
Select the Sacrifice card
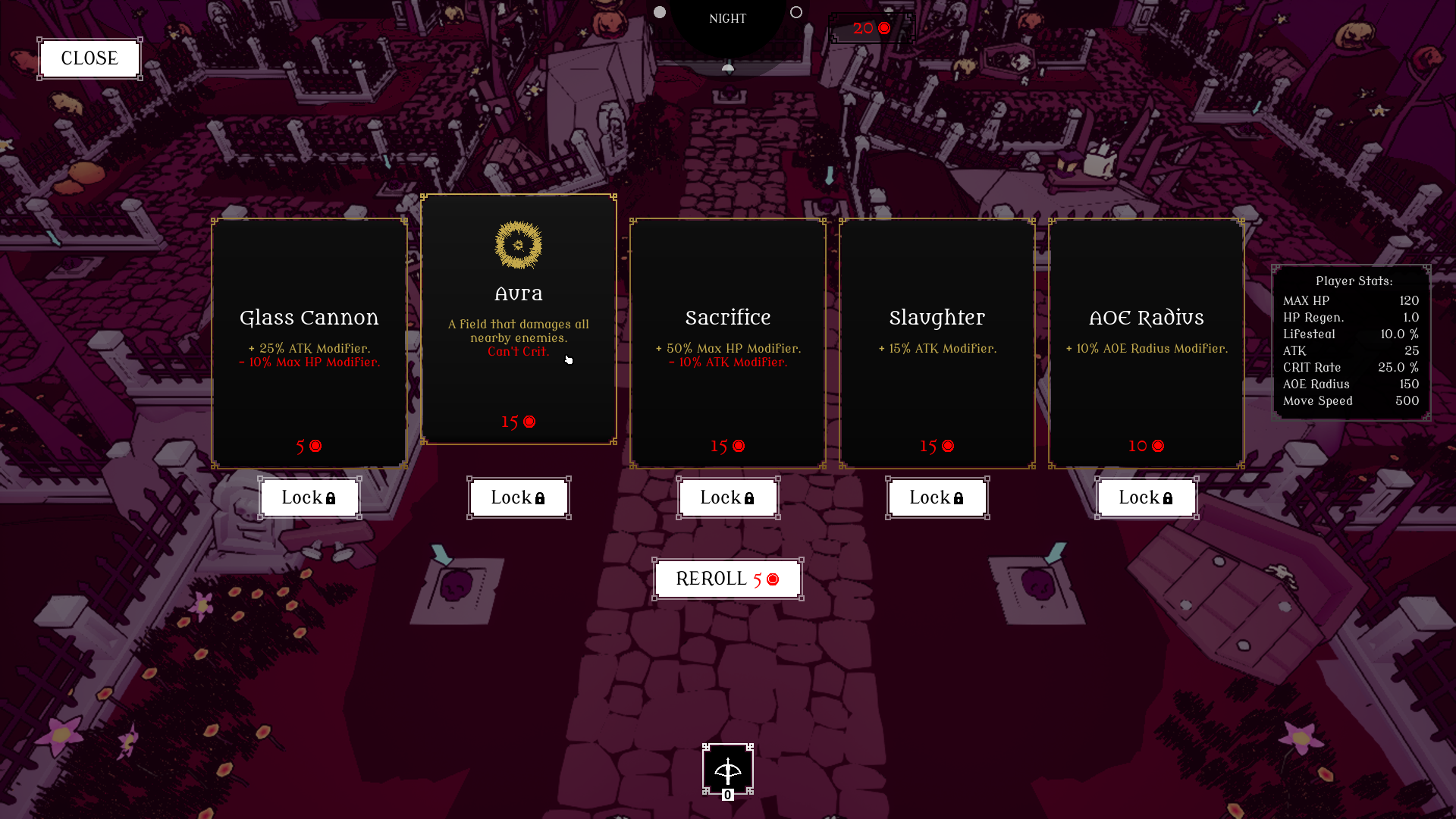coord(728,343)
